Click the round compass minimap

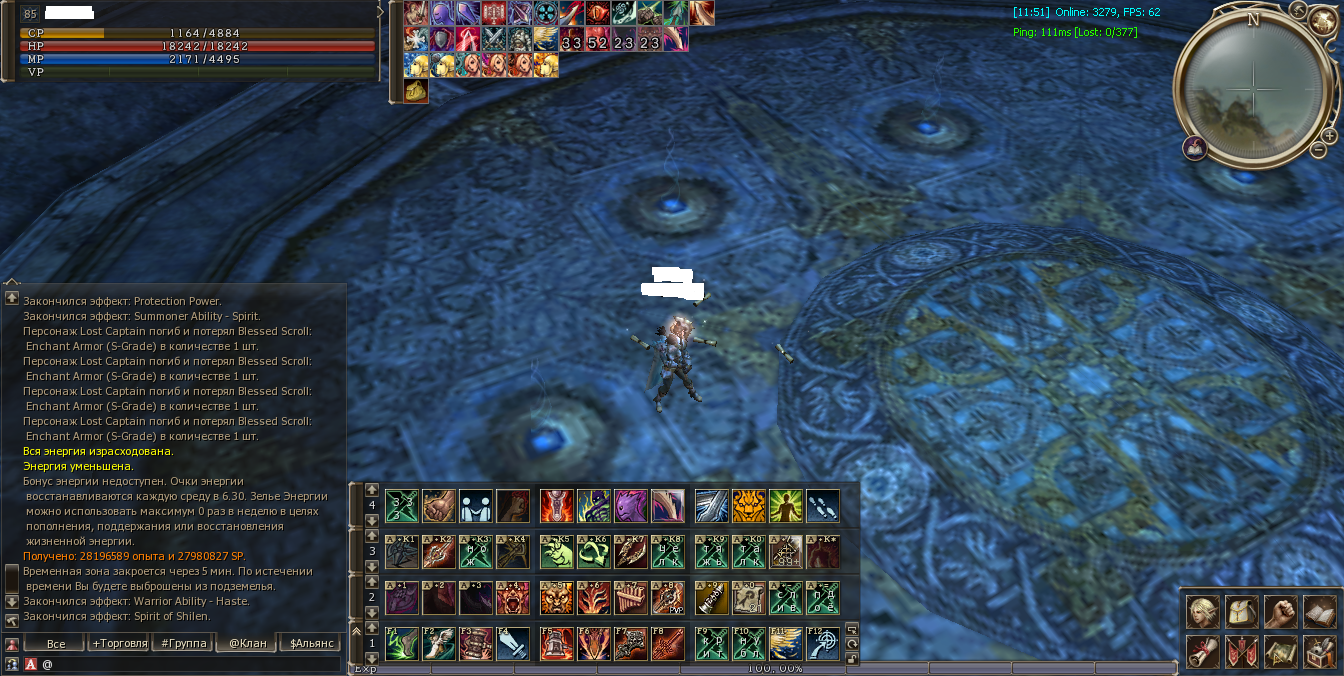(x=1253, y=82)
